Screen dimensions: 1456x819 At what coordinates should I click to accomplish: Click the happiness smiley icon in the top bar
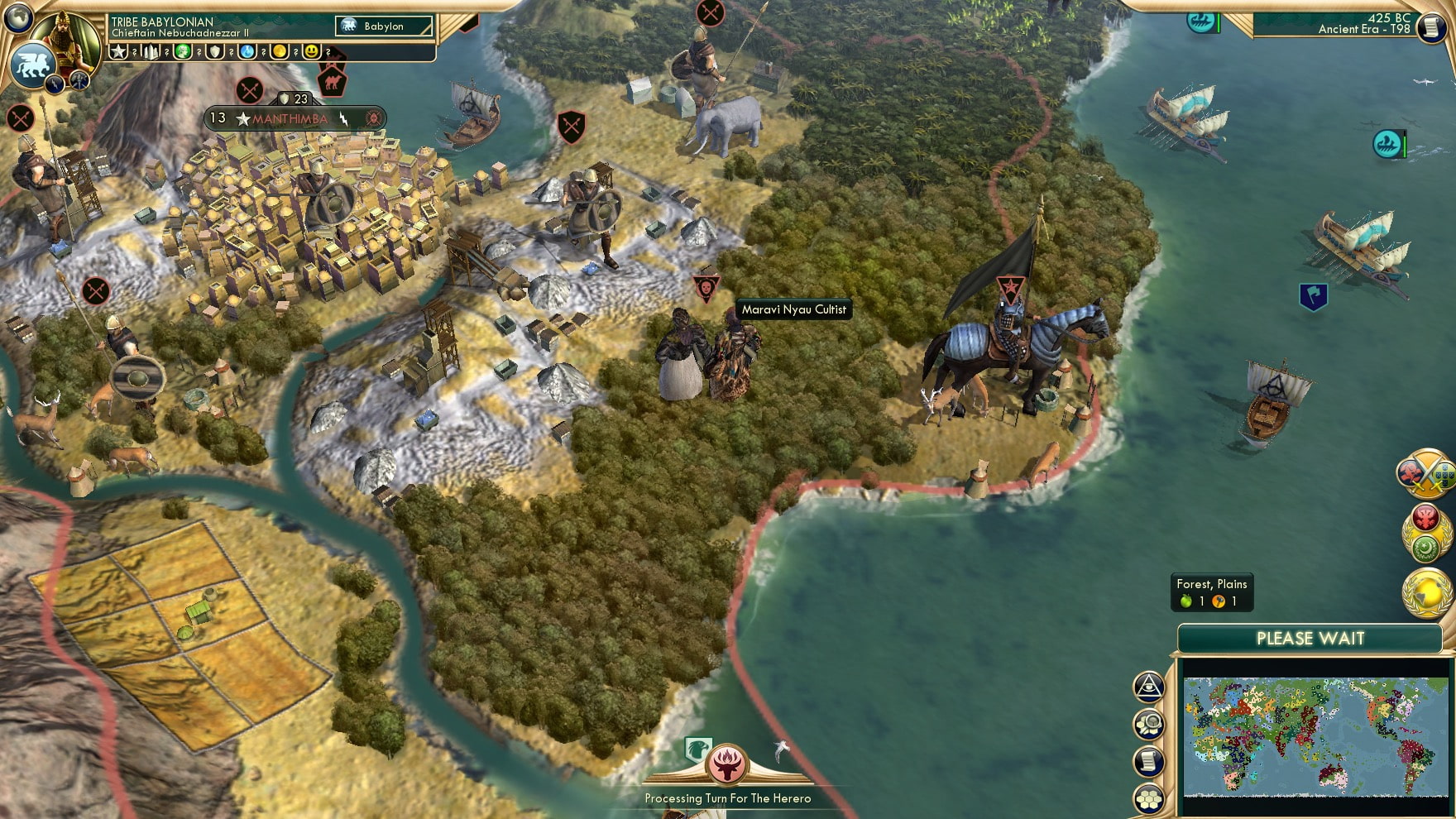(312, 52)
